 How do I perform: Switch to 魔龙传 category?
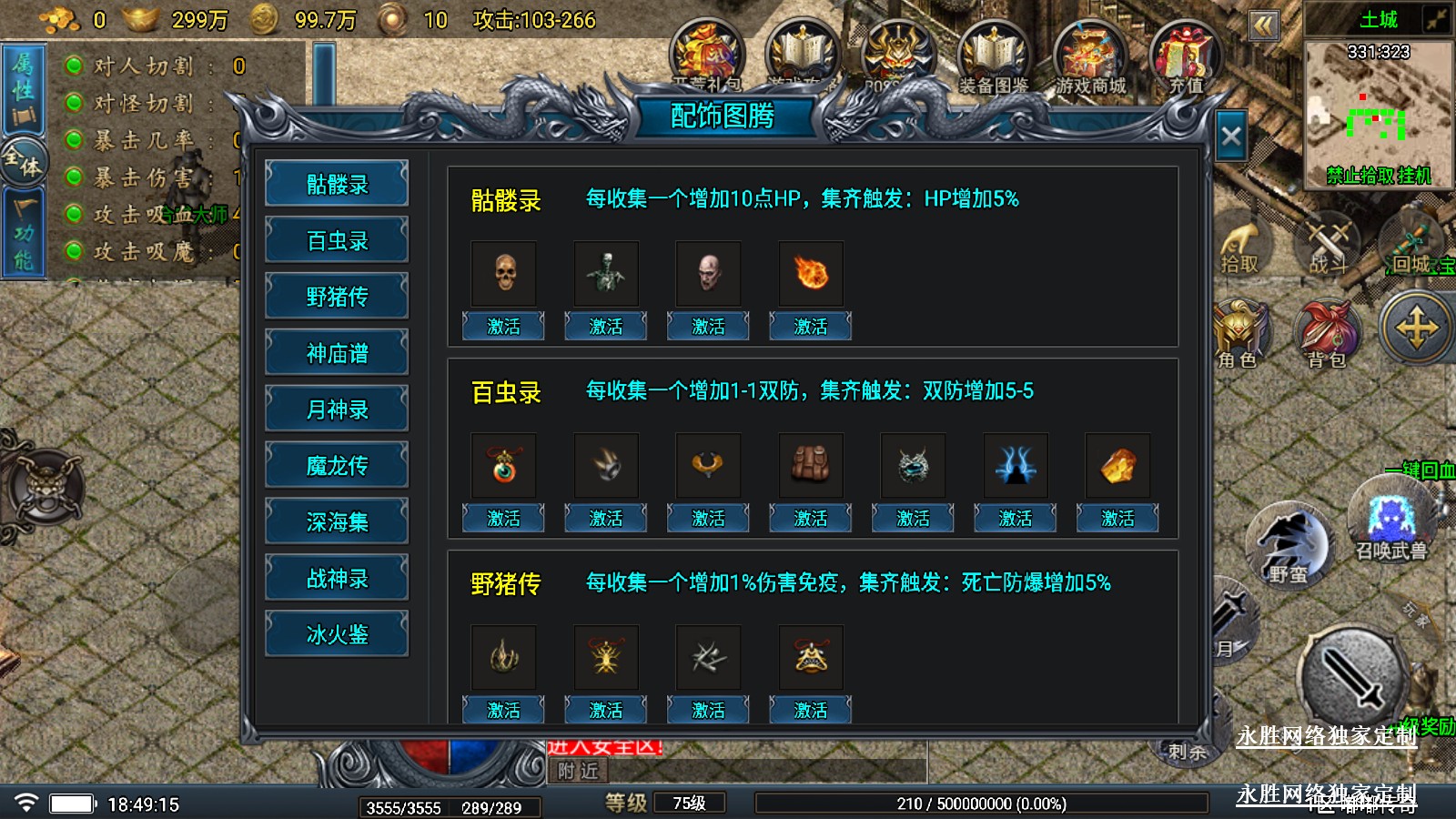click(337, 466)
